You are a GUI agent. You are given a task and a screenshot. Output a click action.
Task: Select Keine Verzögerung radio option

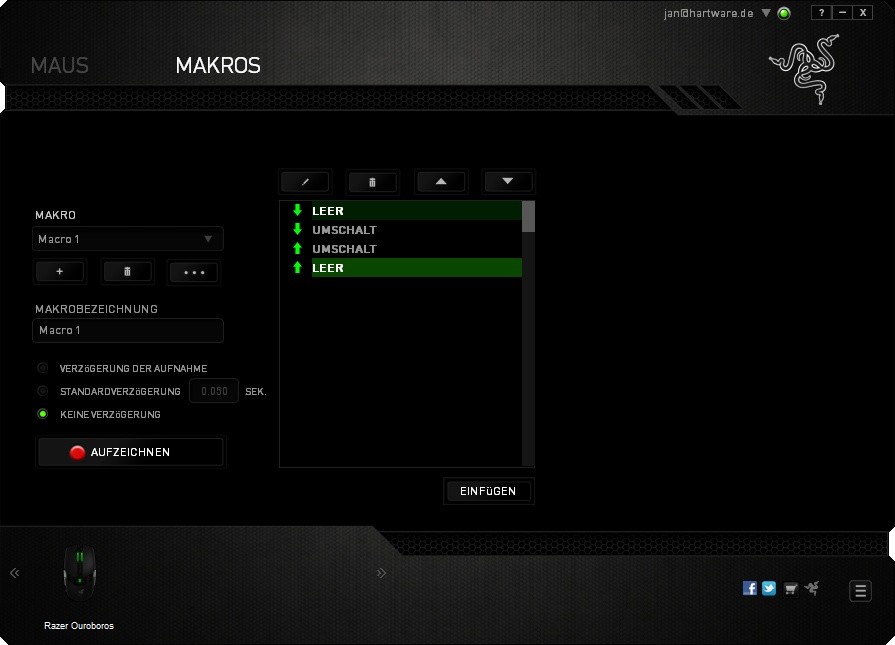point(43,414)
